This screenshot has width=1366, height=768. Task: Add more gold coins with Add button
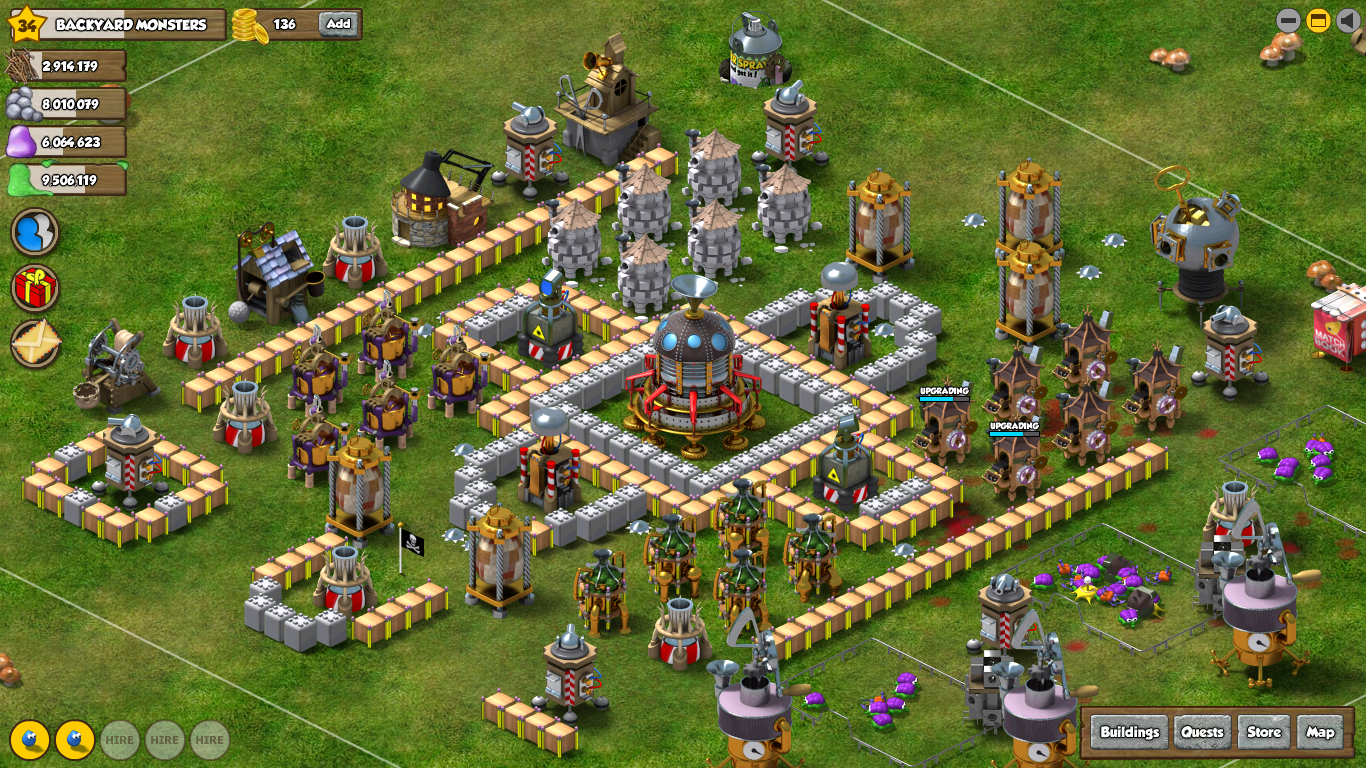click(339, 24)
